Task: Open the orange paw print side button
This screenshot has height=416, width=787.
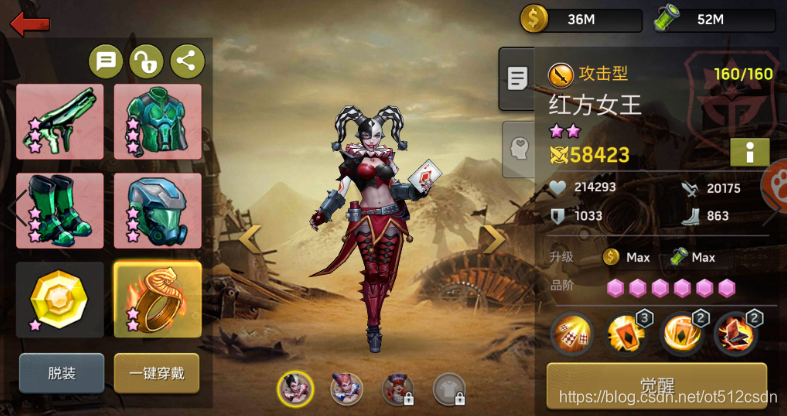Action: (x=776, y=183)
